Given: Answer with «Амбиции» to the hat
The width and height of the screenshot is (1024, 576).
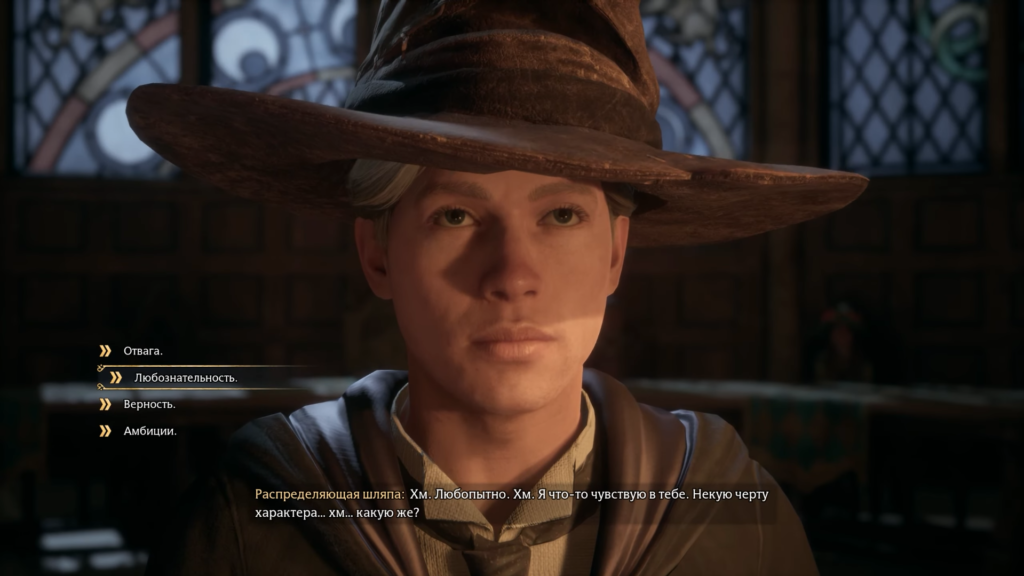Looking at the screenshot, I should click(x=149, y=432).
